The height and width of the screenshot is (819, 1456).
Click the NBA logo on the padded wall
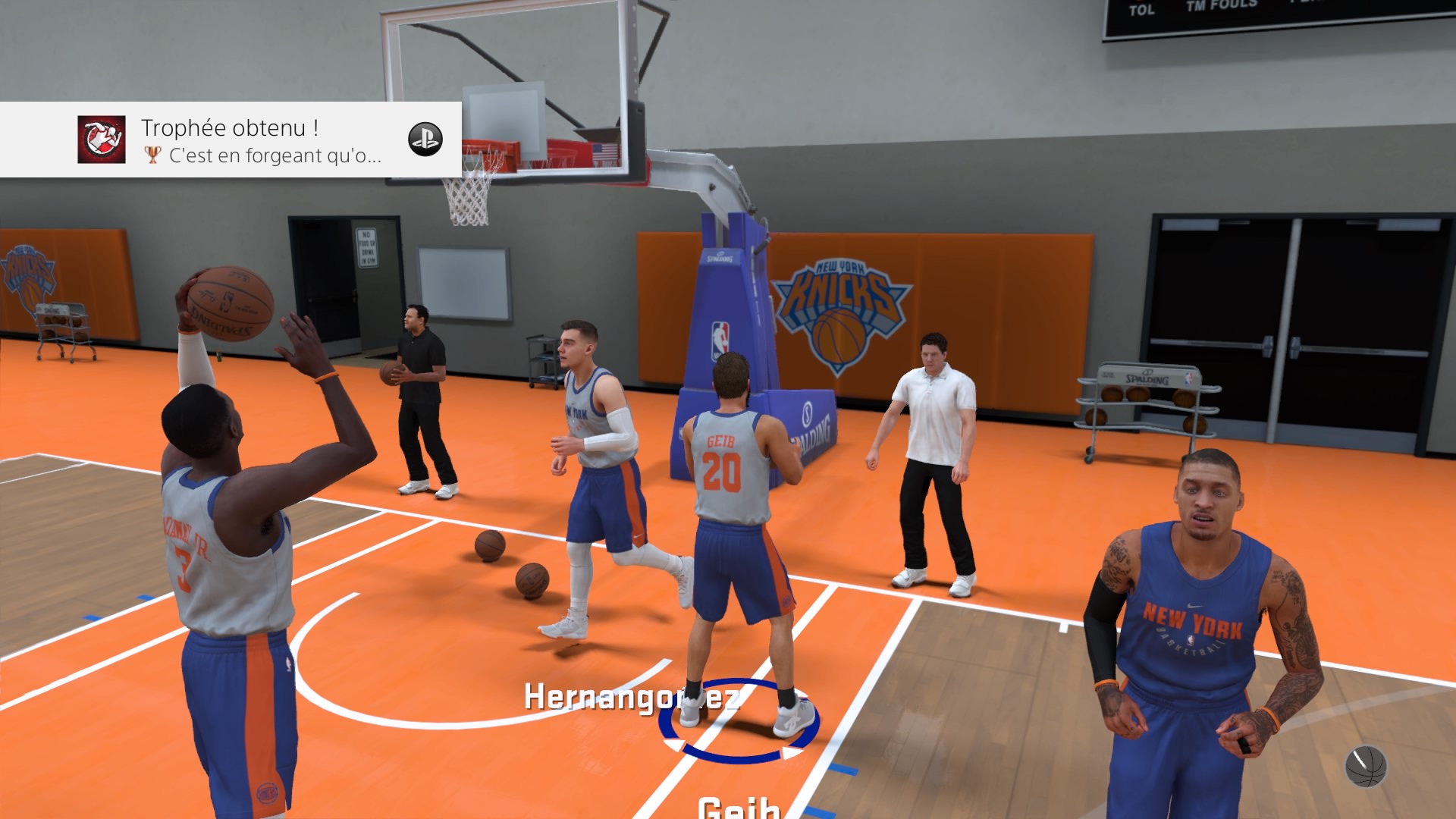719,334
